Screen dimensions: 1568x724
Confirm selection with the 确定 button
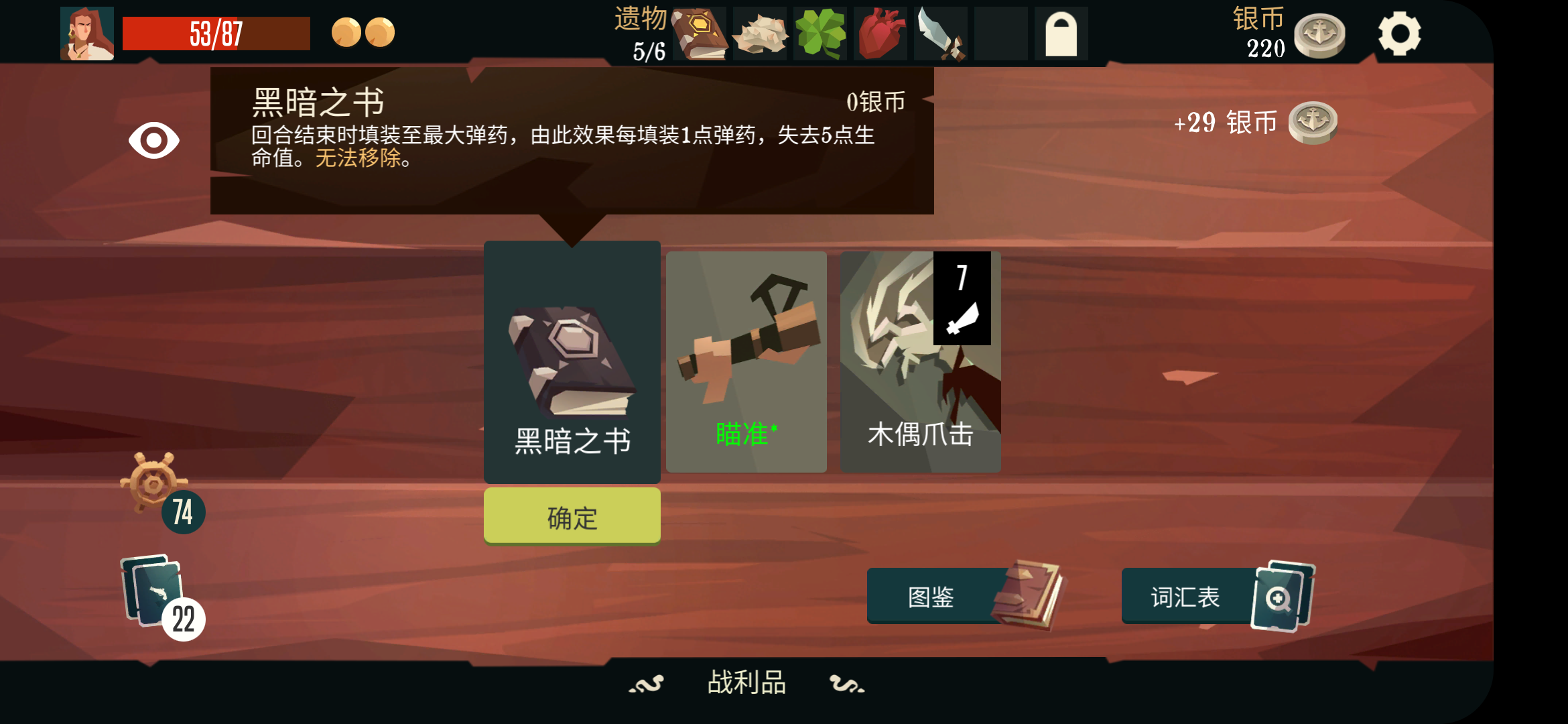click(x=572, y=516)
